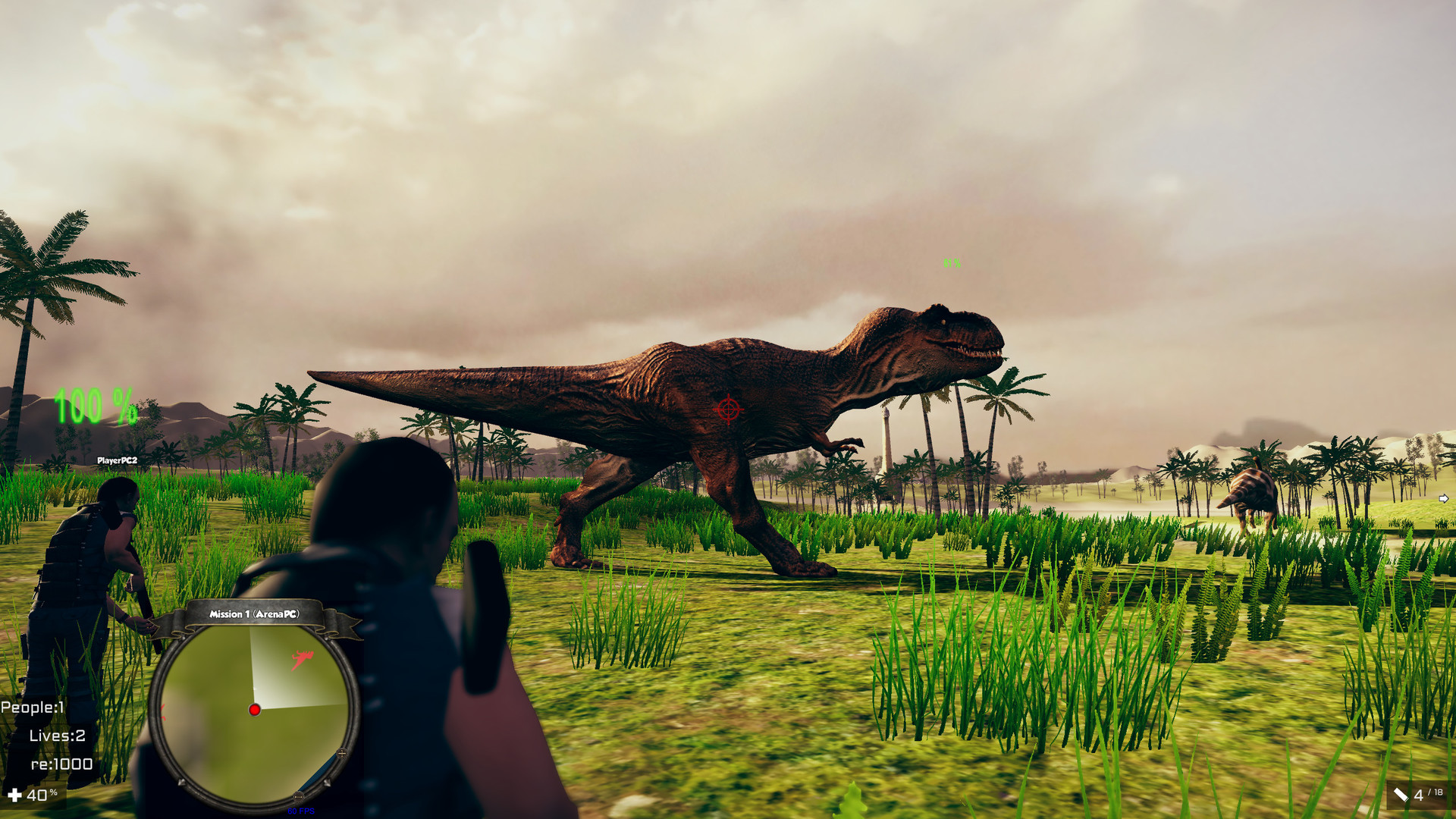Click the 91% health value above the T-Rex

(950, 263)
